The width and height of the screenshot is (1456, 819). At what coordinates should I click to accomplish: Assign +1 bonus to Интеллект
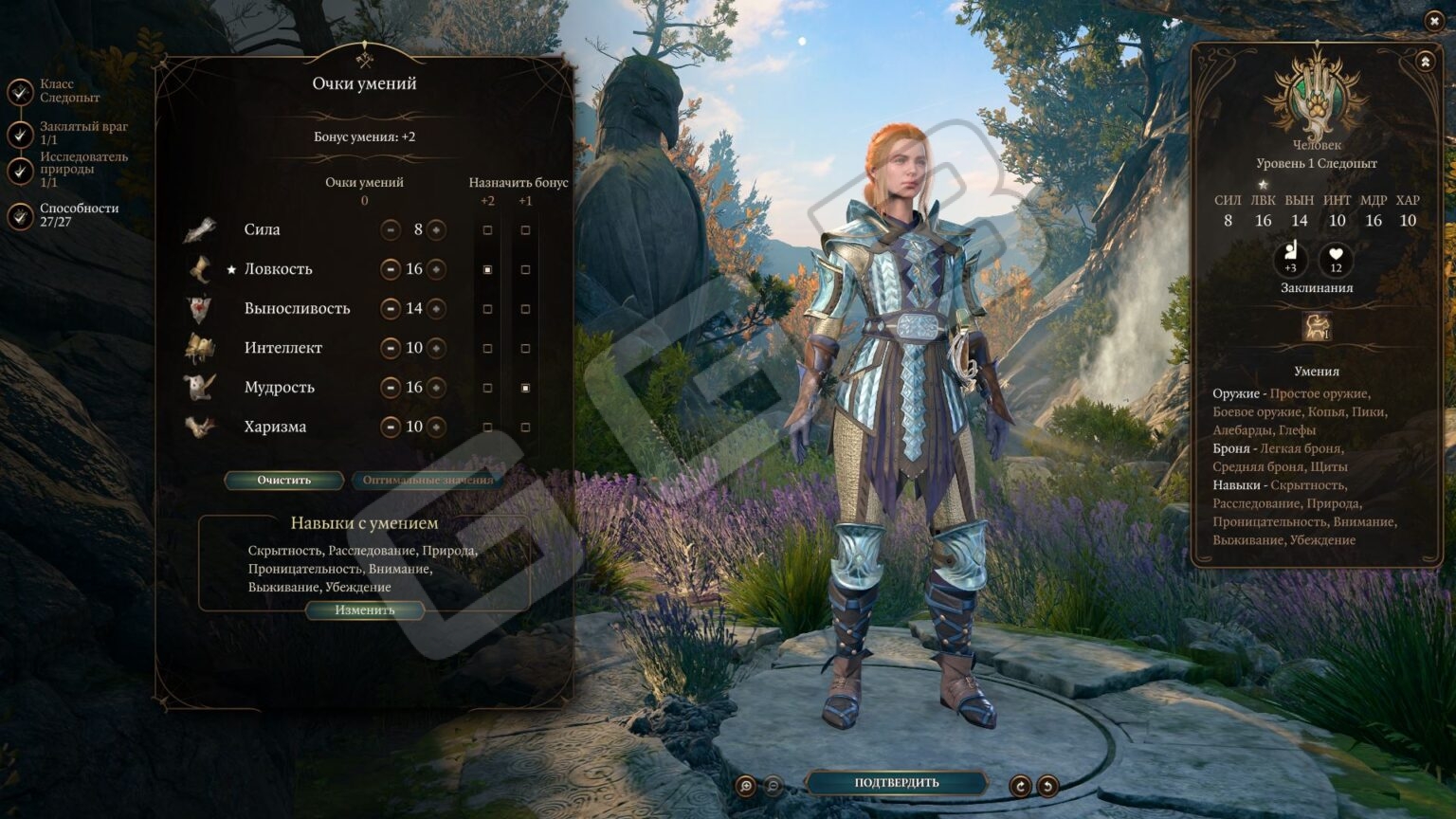[x=525, y=349]
